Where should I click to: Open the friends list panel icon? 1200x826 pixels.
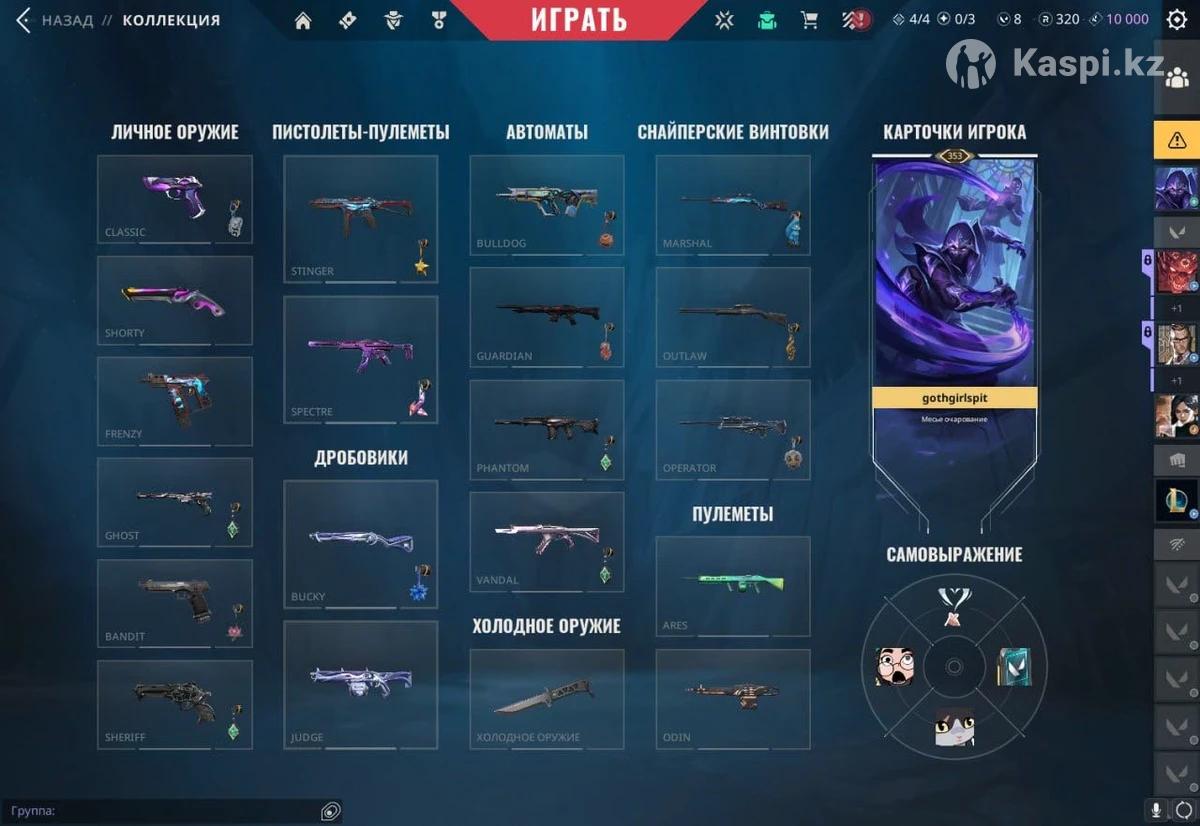click(x=1177, y=82)
